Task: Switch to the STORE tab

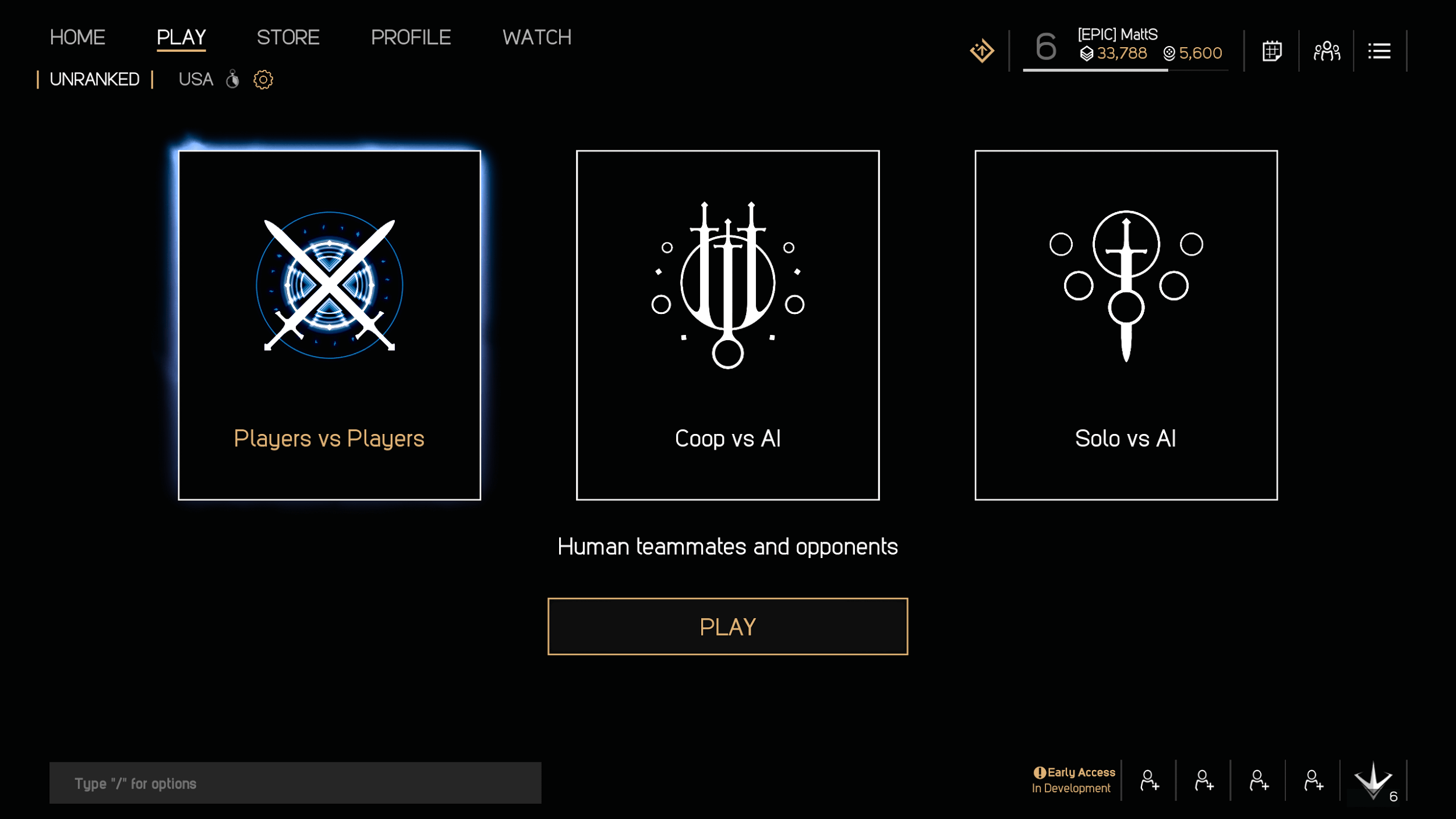Action: pyautogui.click(x=289, y=37)
